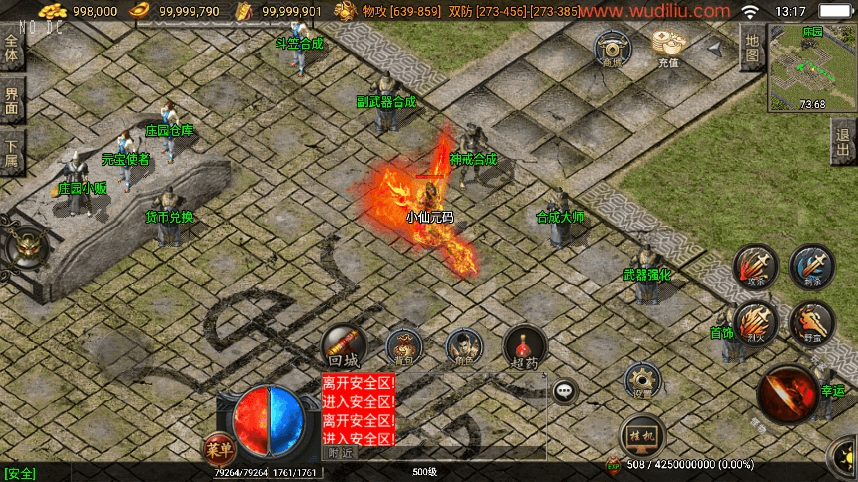
Task: Click the 退出 exit button
Action: click(x=843, y=141)
